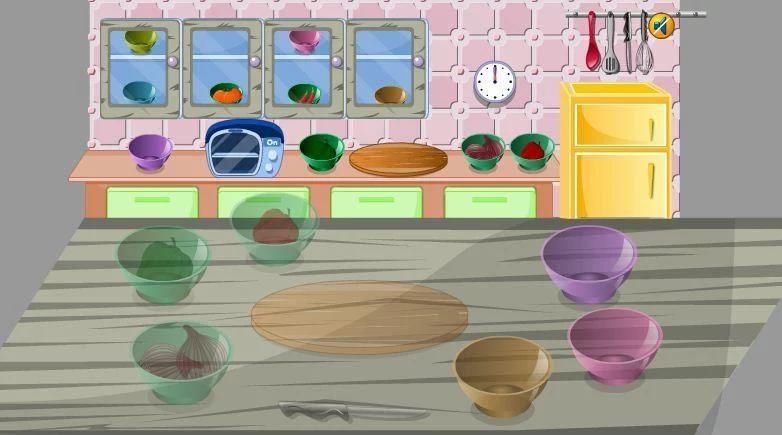This screenshot has width=782, height=435.
Task: Click the large wooden cutting board on the table
Action: point(359,315)
